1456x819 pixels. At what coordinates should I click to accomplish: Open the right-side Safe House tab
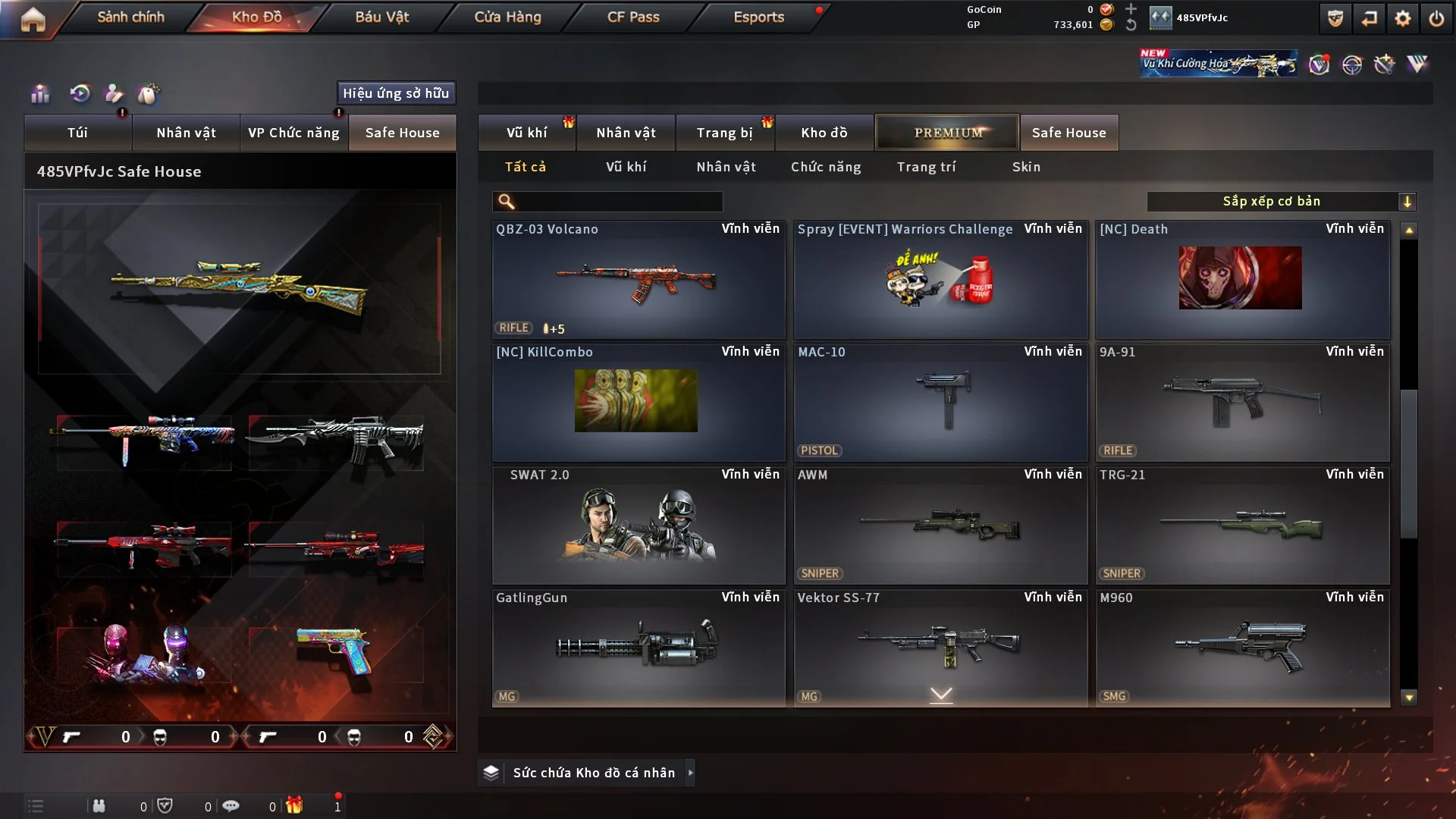pyautogui.click(x=1068, y=133)
